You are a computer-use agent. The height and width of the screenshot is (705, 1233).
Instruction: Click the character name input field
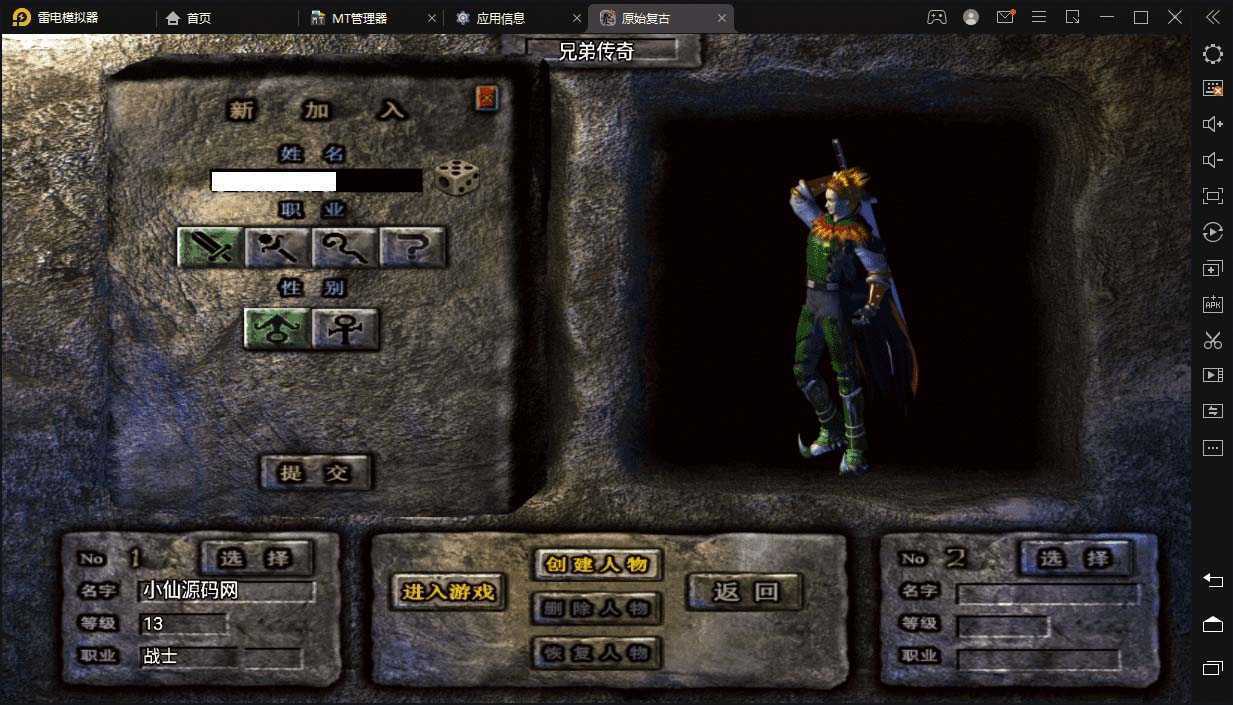pyautogui.click(x=316, y=181)
